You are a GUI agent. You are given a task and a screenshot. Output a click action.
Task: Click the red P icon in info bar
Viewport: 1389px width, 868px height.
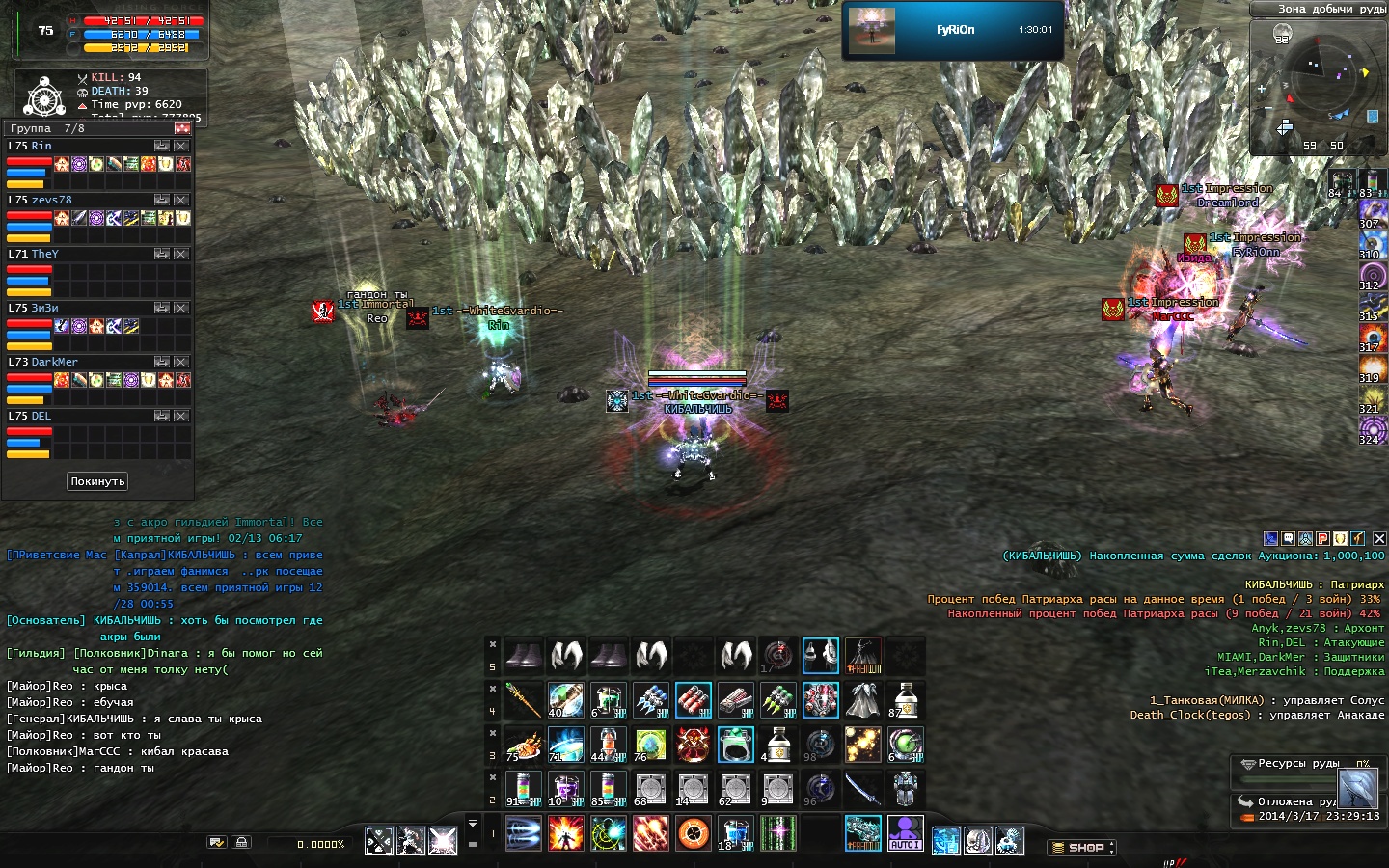1322,538
